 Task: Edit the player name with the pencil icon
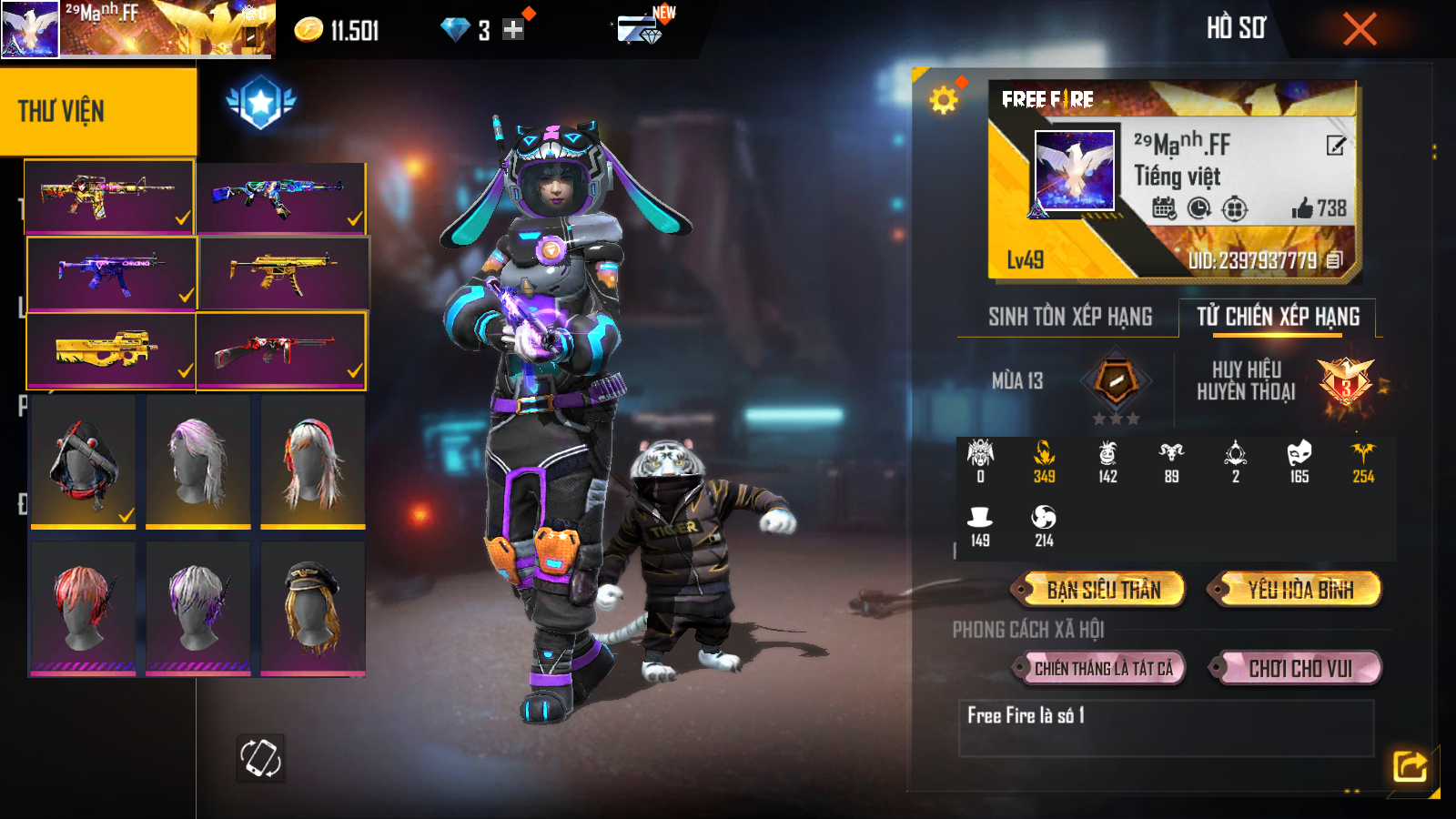pos(1335,146)
